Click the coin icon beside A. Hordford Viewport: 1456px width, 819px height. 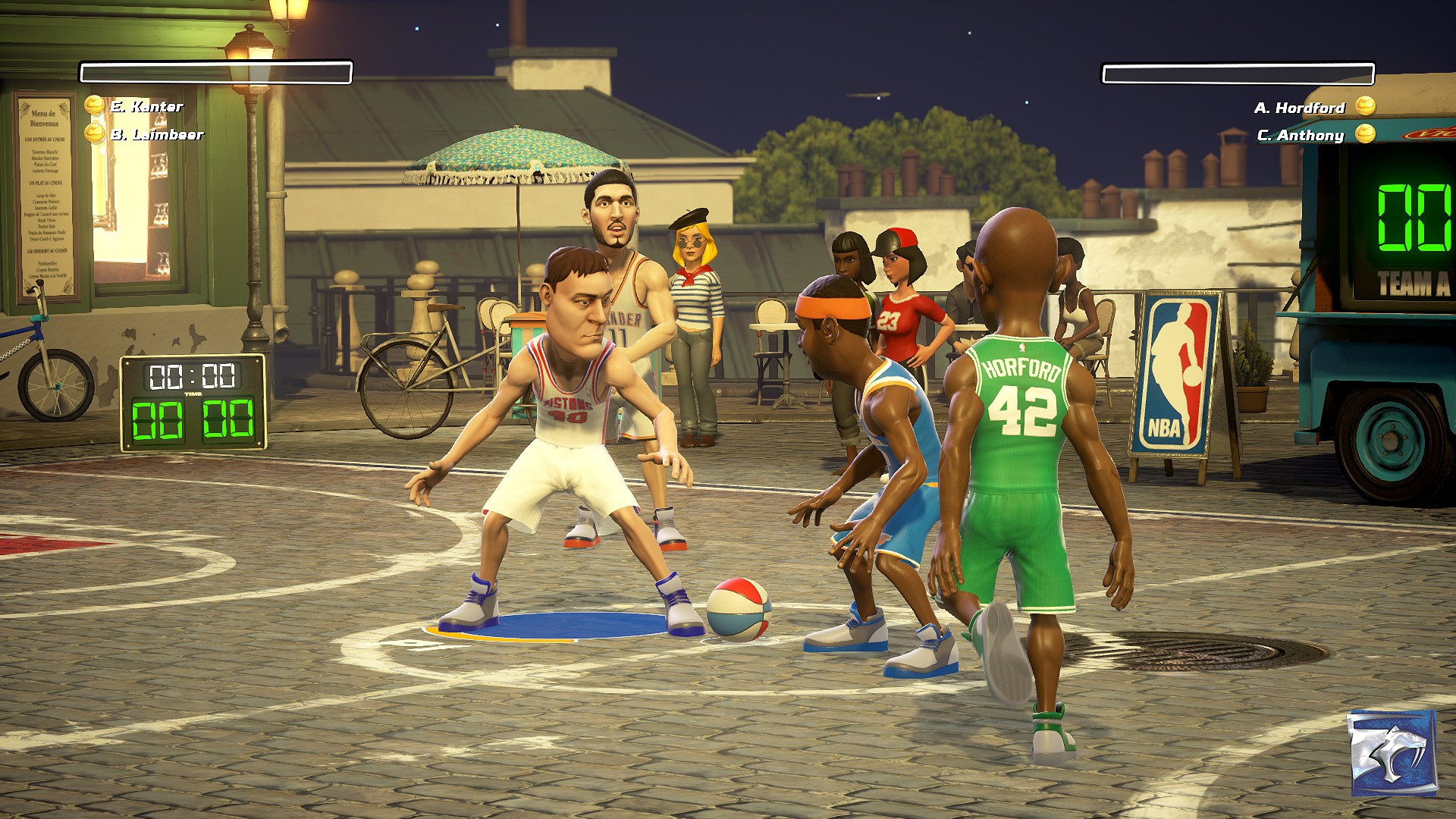(x=1365, y=108)
